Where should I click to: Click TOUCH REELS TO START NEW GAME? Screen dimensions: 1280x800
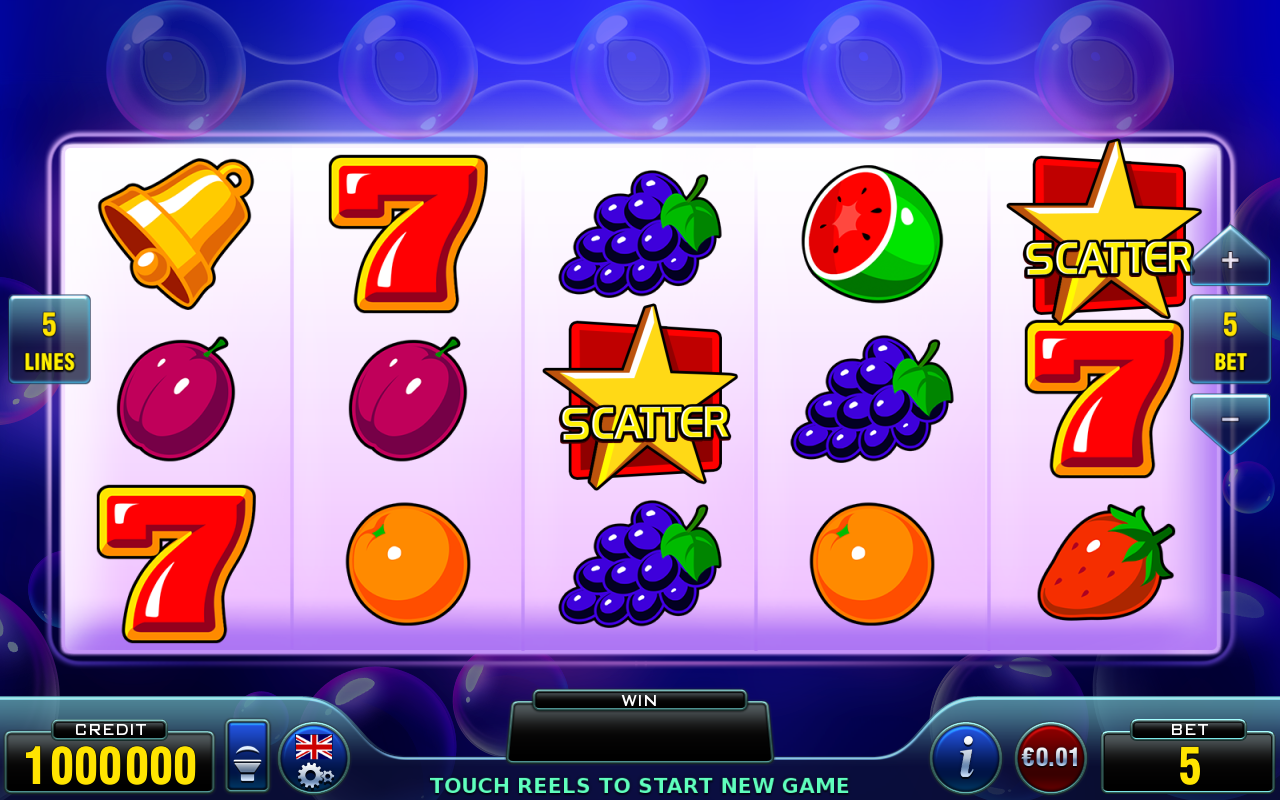[640, 786]
